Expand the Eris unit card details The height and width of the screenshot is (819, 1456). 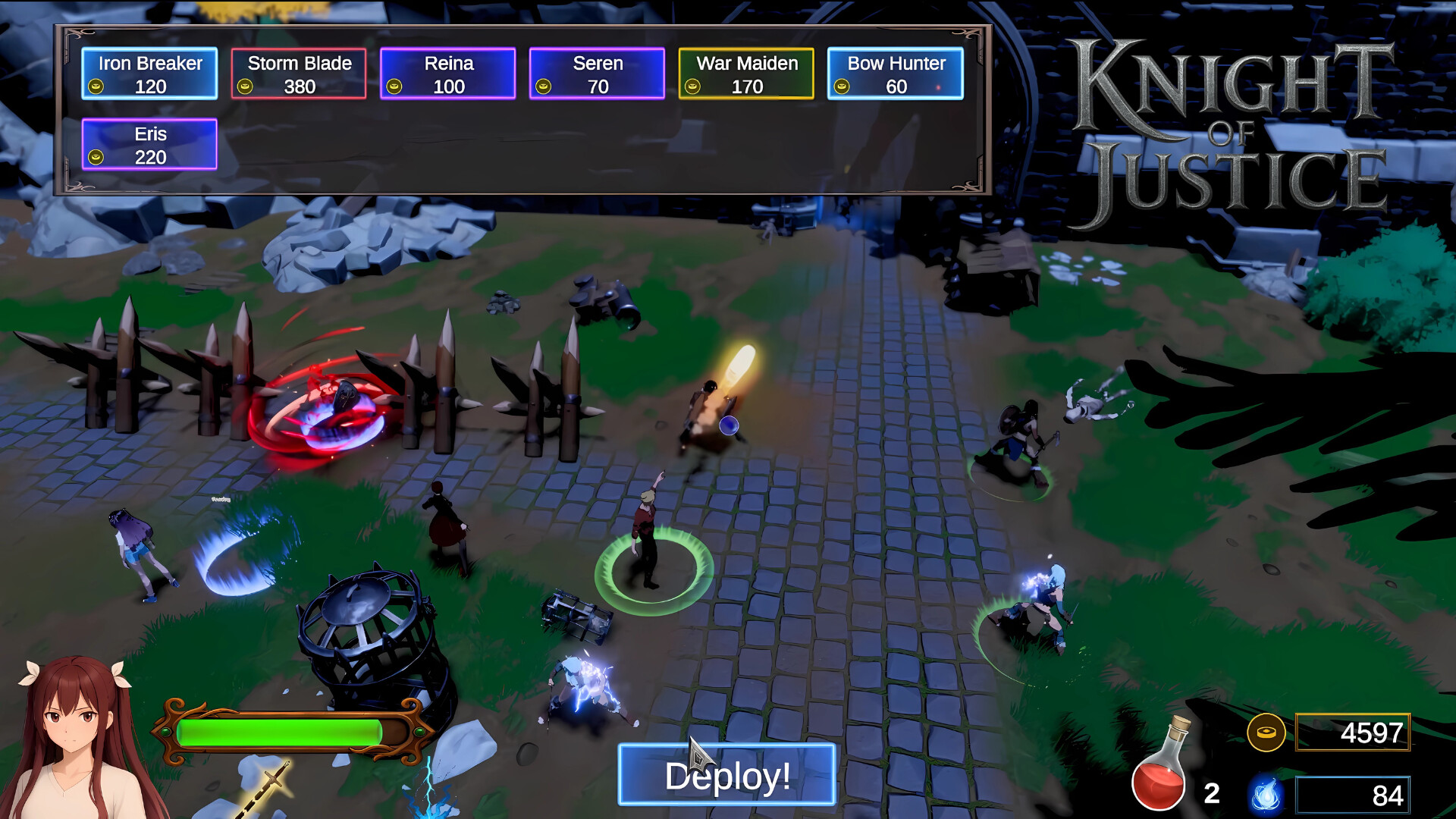tap(149, 144)
